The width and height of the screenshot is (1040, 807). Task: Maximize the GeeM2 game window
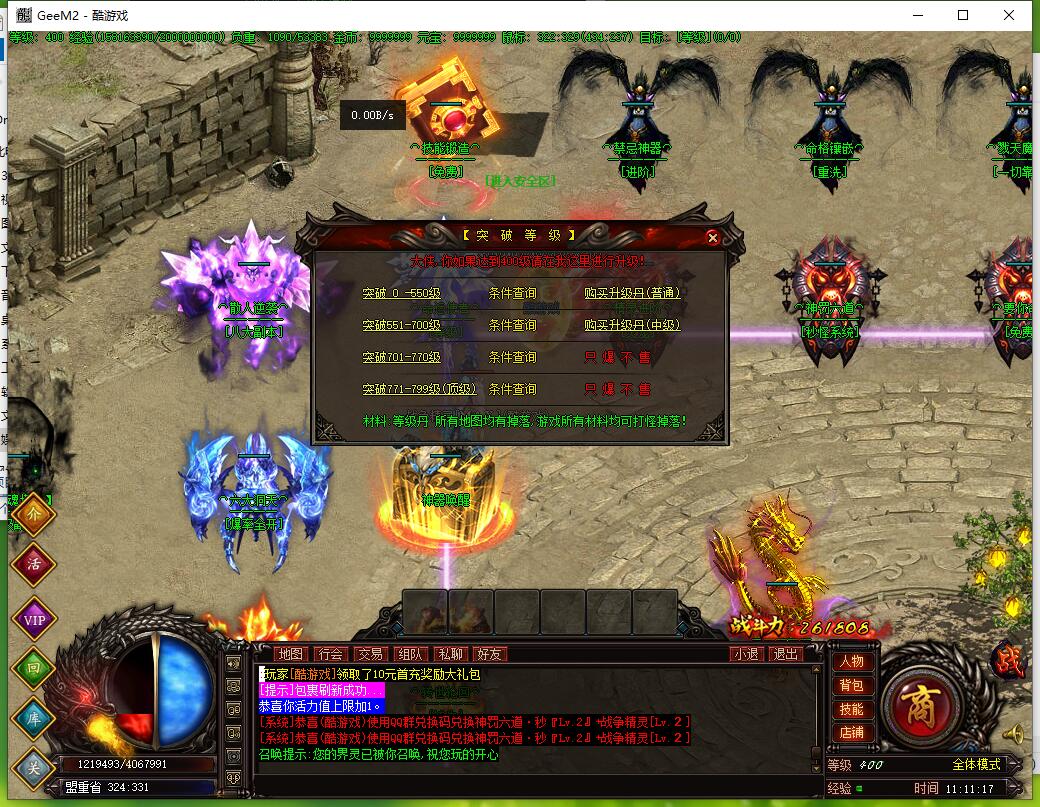963,15
